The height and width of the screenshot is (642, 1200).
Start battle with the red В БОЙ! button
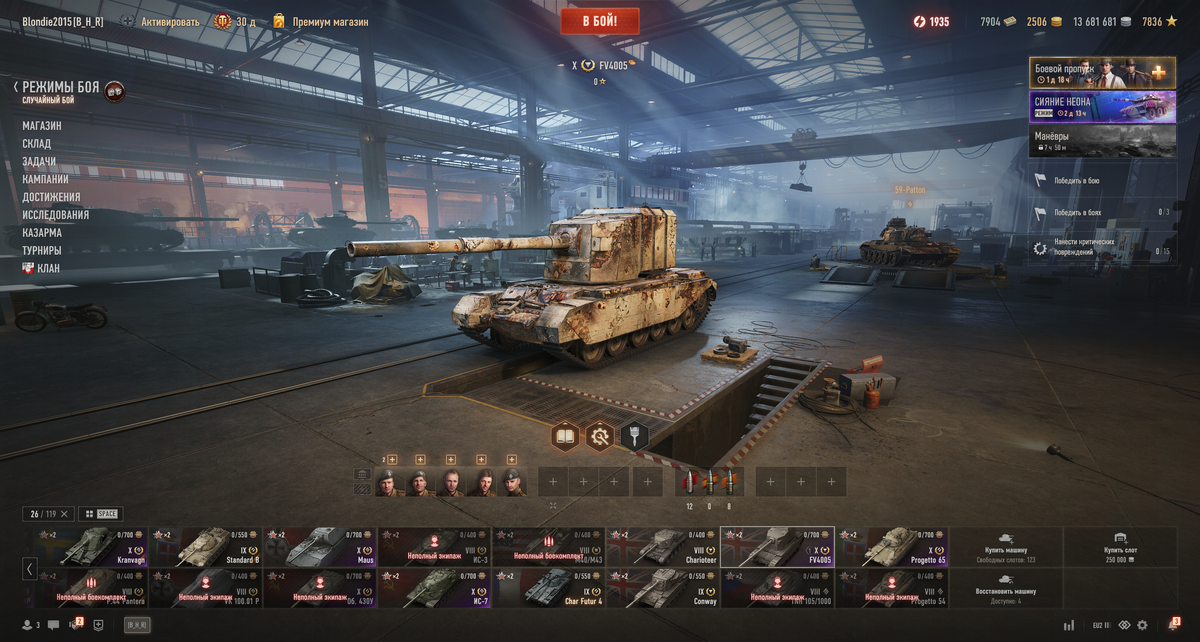[x=599, y=21]
